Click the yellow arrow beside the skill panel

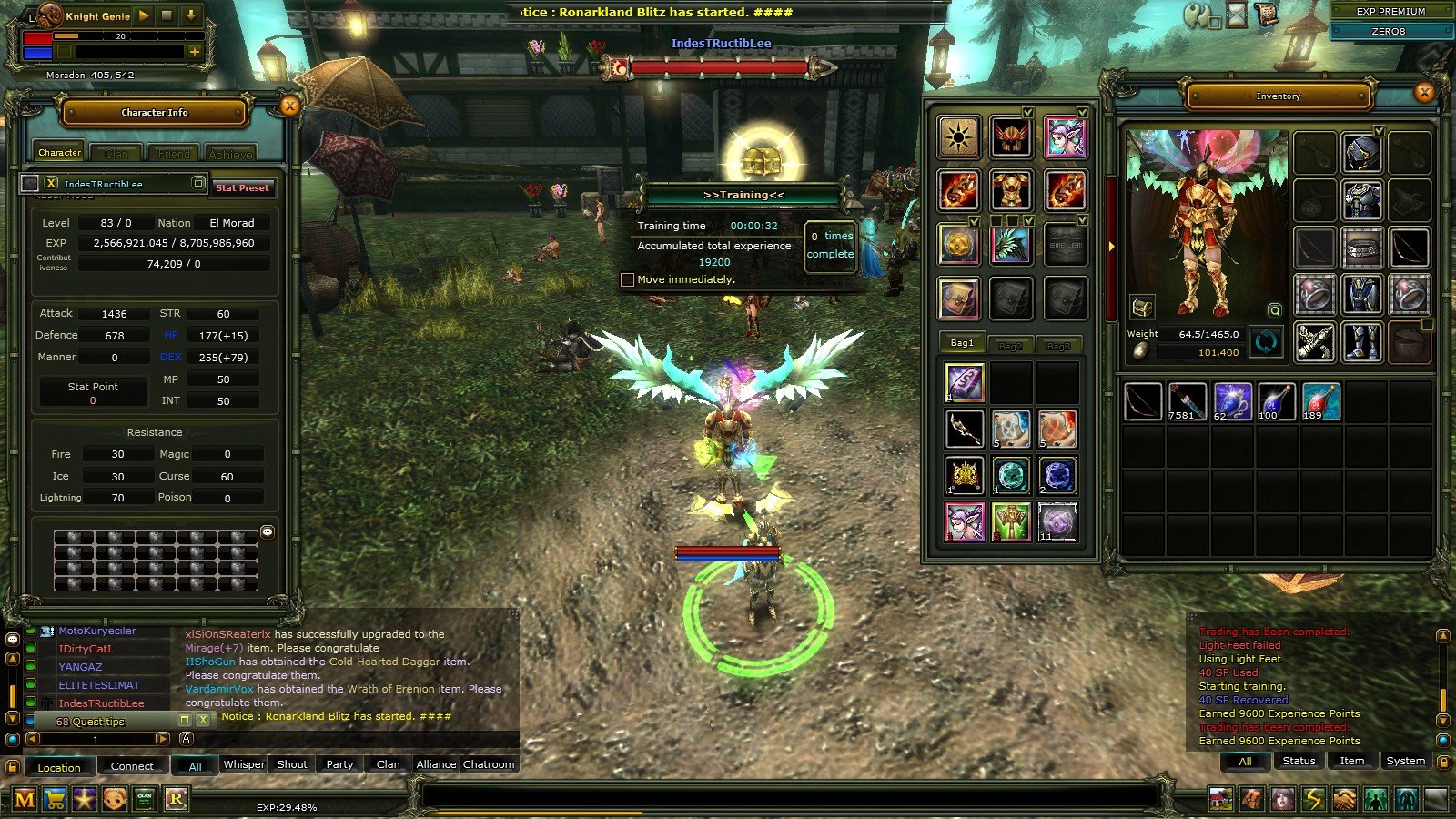pos(1112,245)
